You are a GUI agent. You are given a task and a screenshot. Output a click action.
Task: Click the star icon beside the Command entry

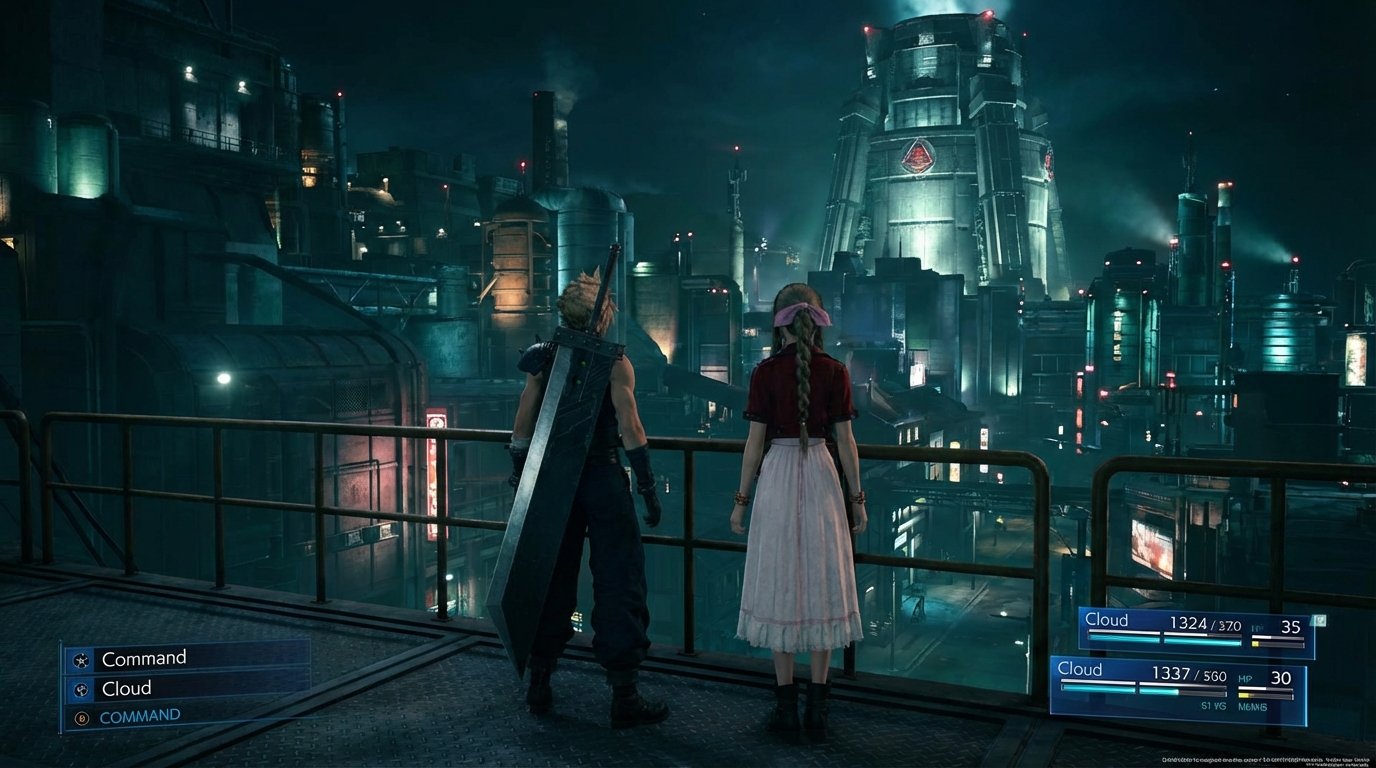[x=80, y=659]
